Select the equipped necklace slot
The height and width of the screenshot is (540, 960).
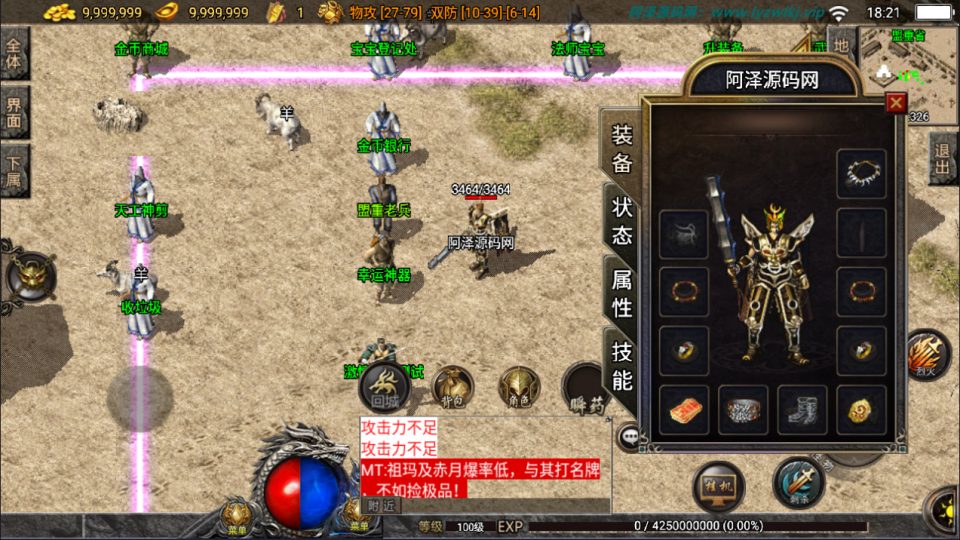pos(861,174)
